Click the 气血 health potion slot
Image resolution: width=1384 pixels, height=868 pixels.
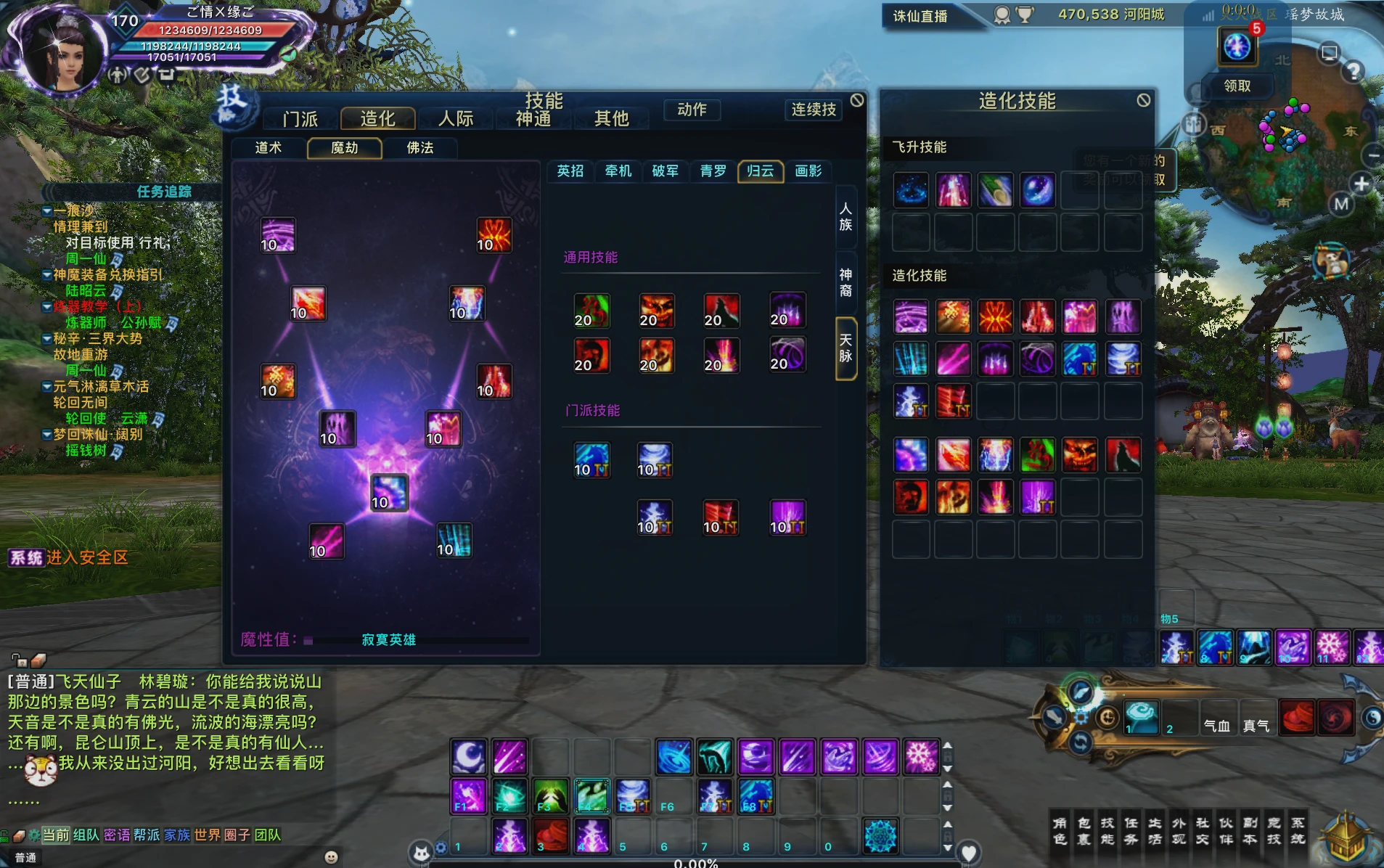click(1217, 725)
